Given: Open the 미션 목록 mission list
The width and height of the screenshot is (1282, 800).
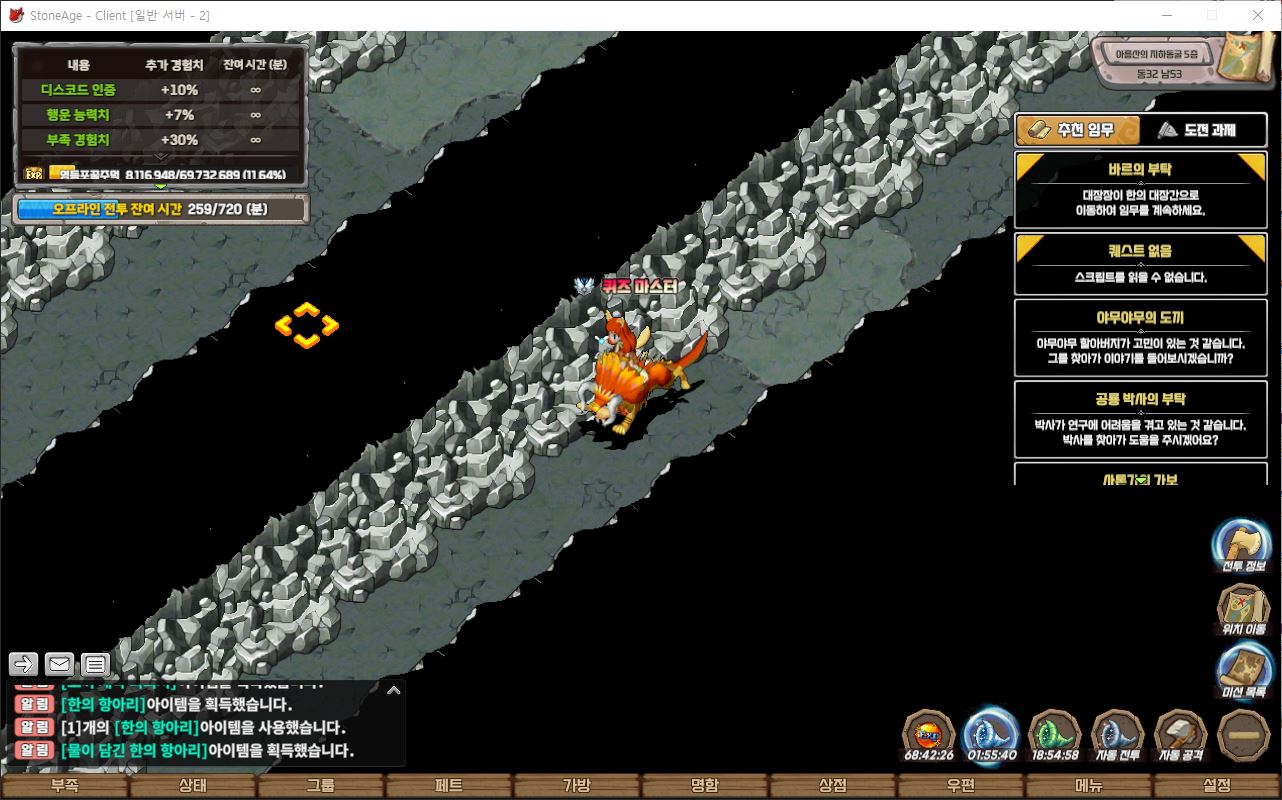Looking at the screenshot, I should tap(1244, 671).
